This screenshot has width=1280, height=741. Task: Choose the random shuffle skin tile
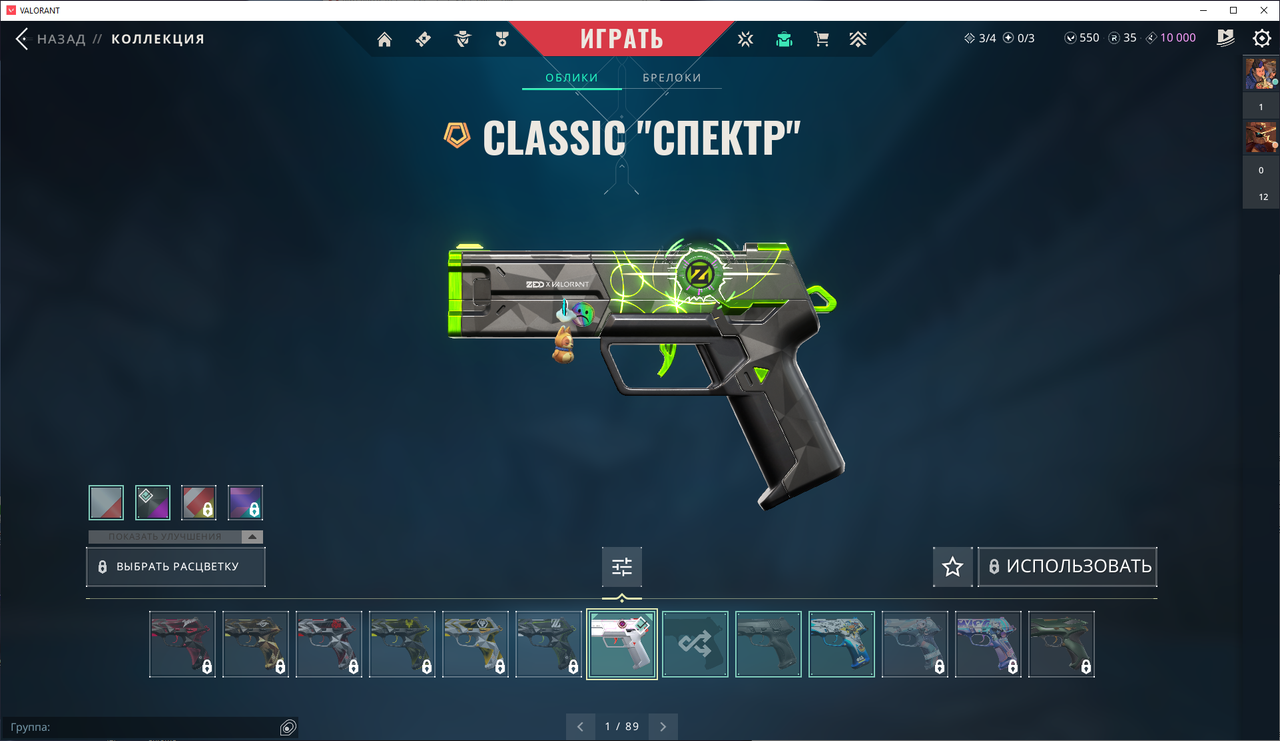click(695, 644)
